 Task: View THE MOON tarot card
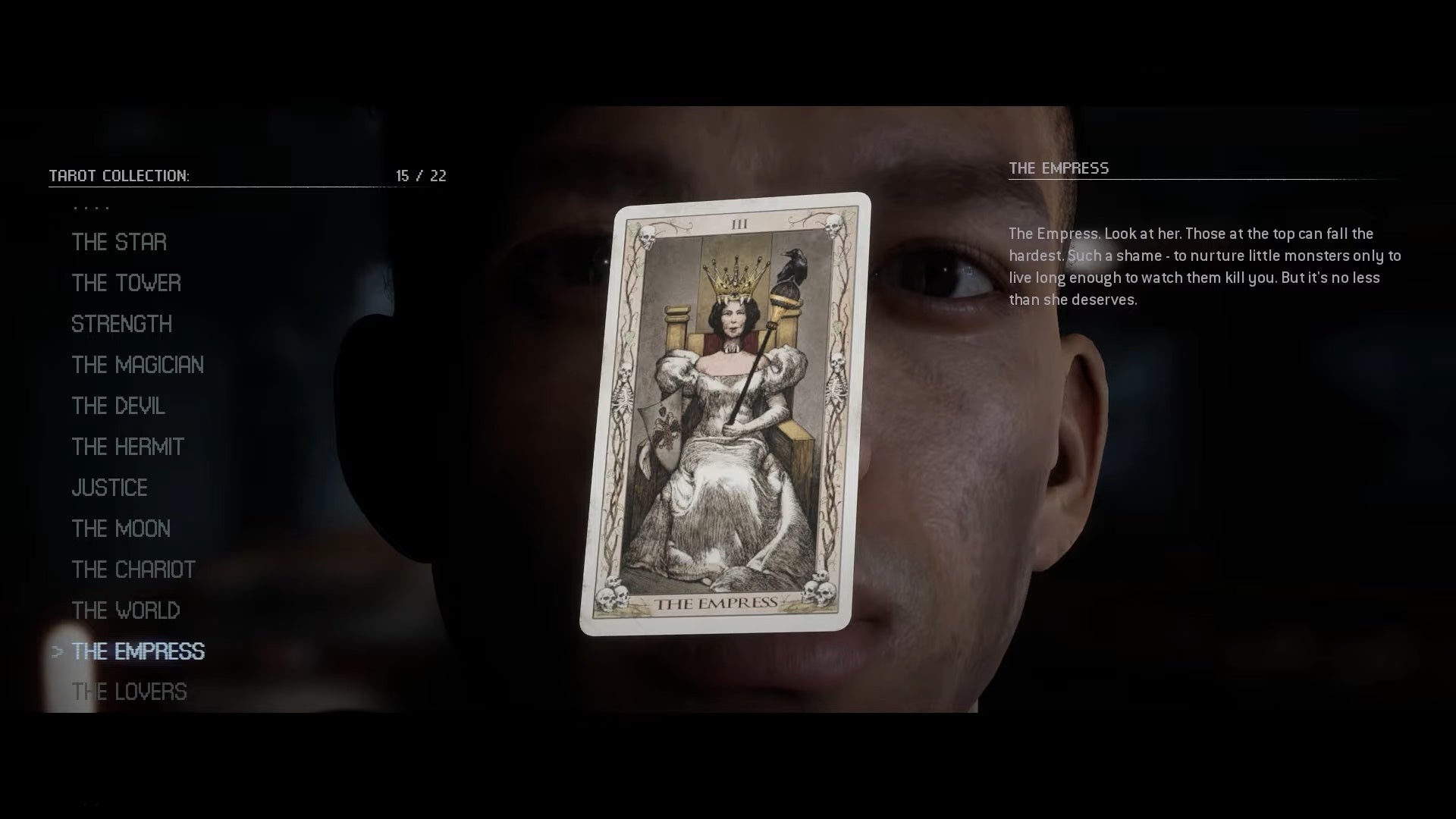pos(121,529)
